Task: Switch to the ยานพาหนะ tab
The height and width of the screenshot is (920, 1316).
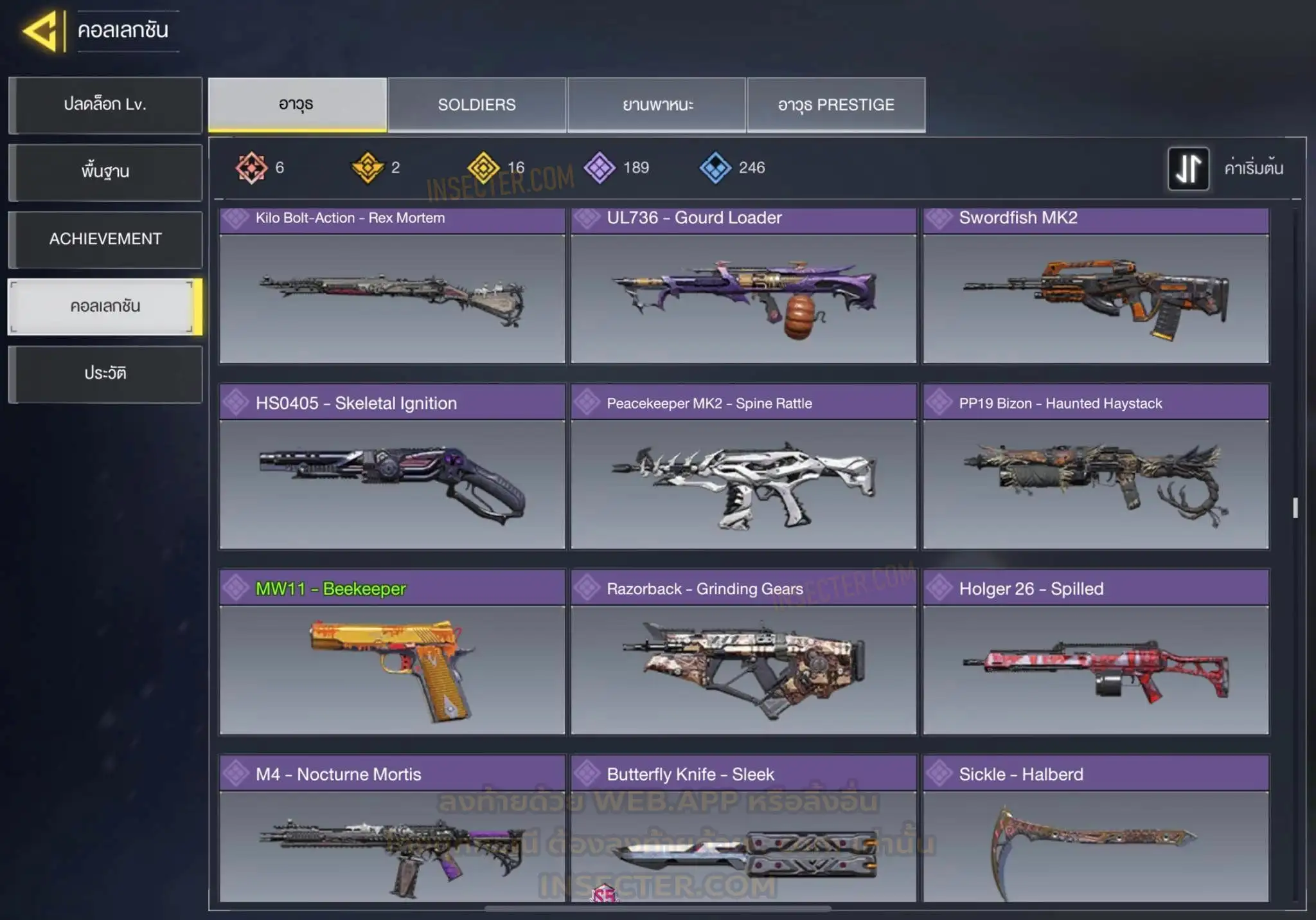Action: pos(657,105)
